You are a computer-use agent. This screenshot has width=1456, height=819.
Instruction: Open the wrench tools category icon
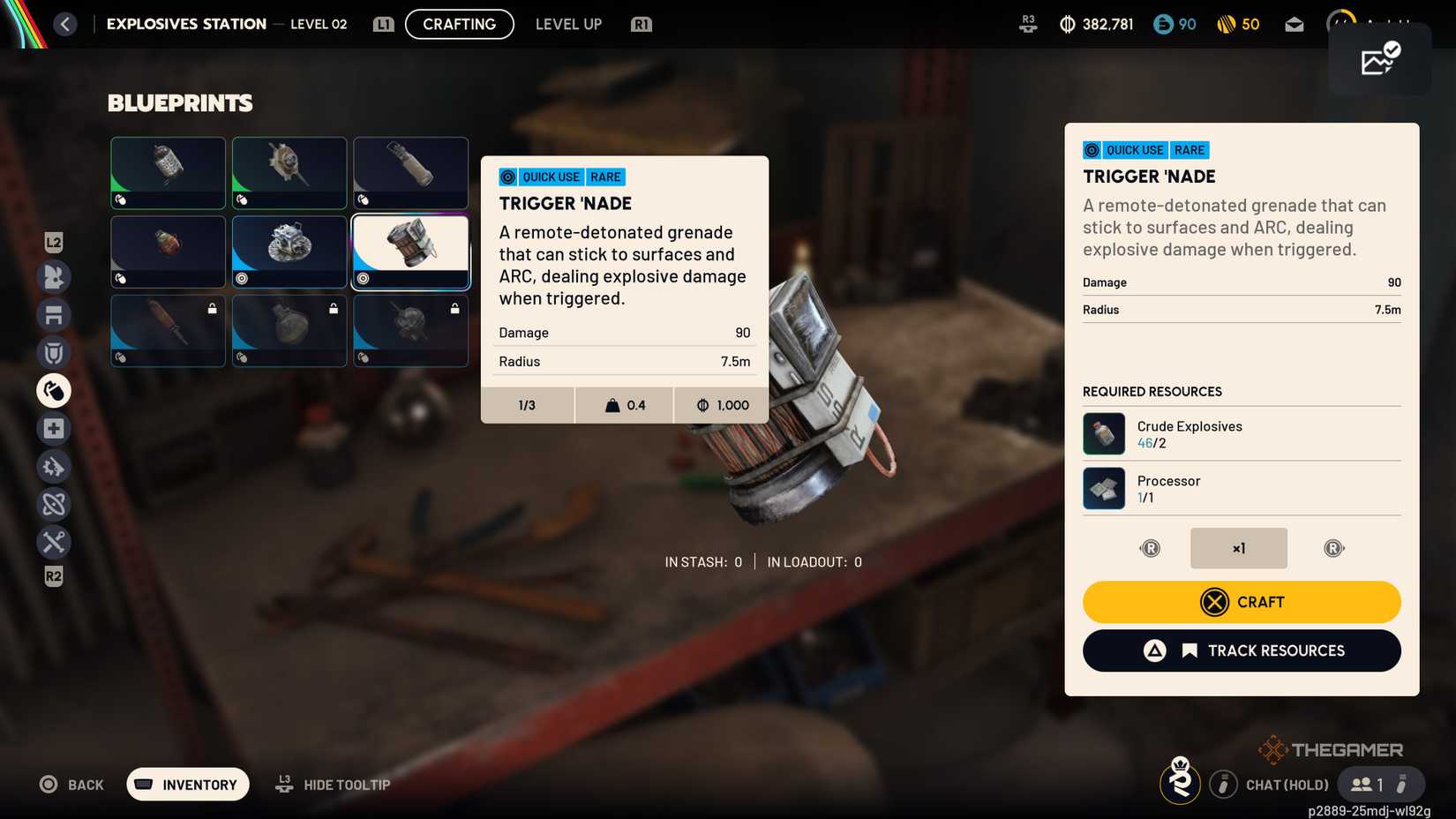(x=53, y=542)
